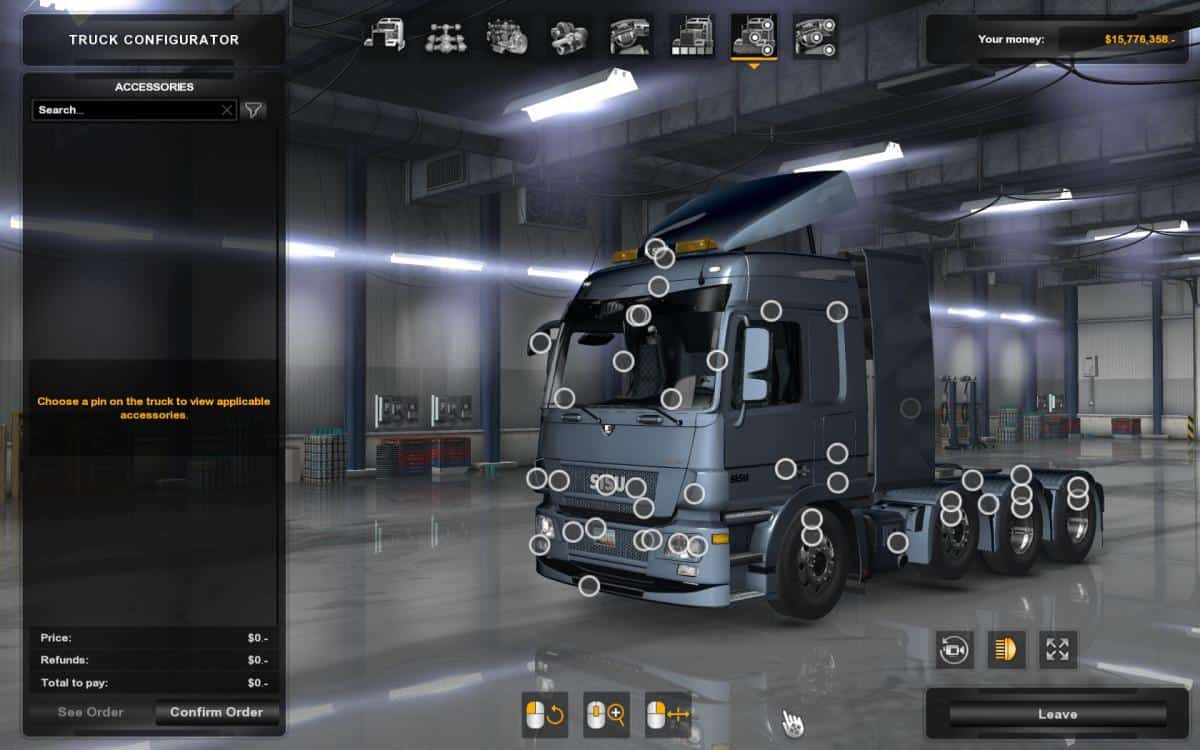
Task: Select the exterior accessories tab
Action: [x=754, y=37]
